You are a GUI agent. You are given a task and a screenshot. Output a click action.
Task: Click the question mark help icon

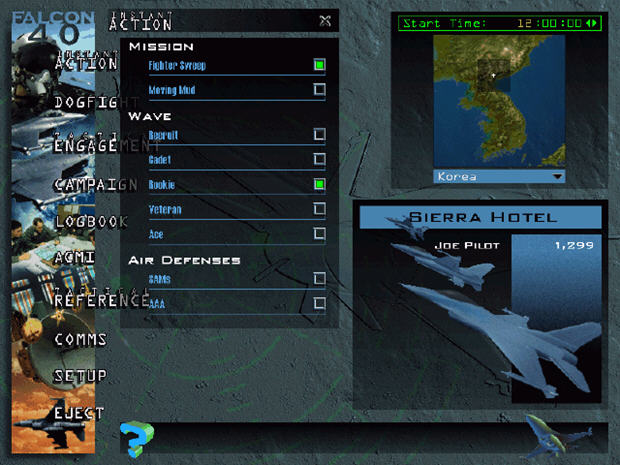point(135,438)
